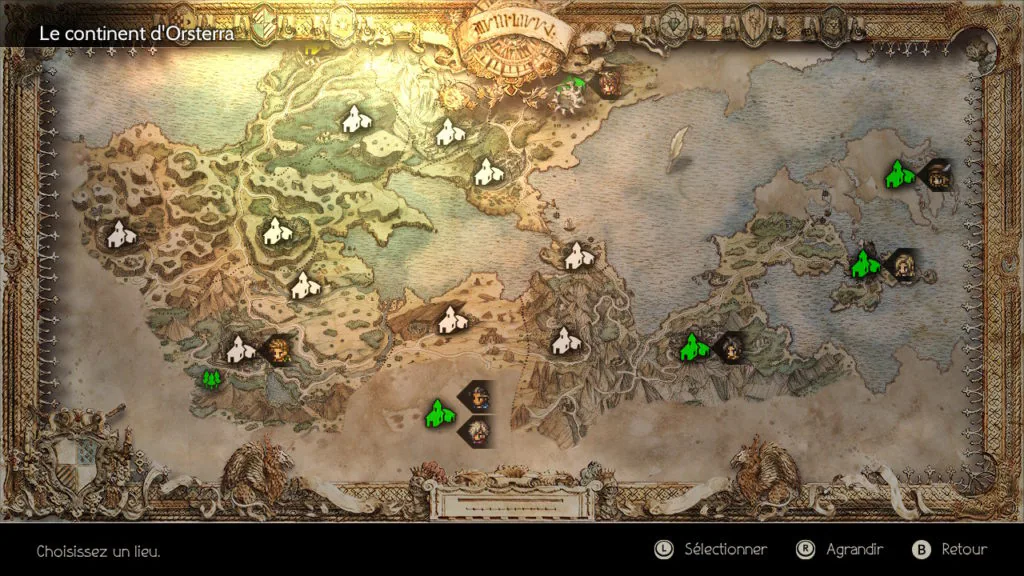Pick the blue-hatted character portrait marker
The height and width of the screenshot is (576, 1024).
478,397
